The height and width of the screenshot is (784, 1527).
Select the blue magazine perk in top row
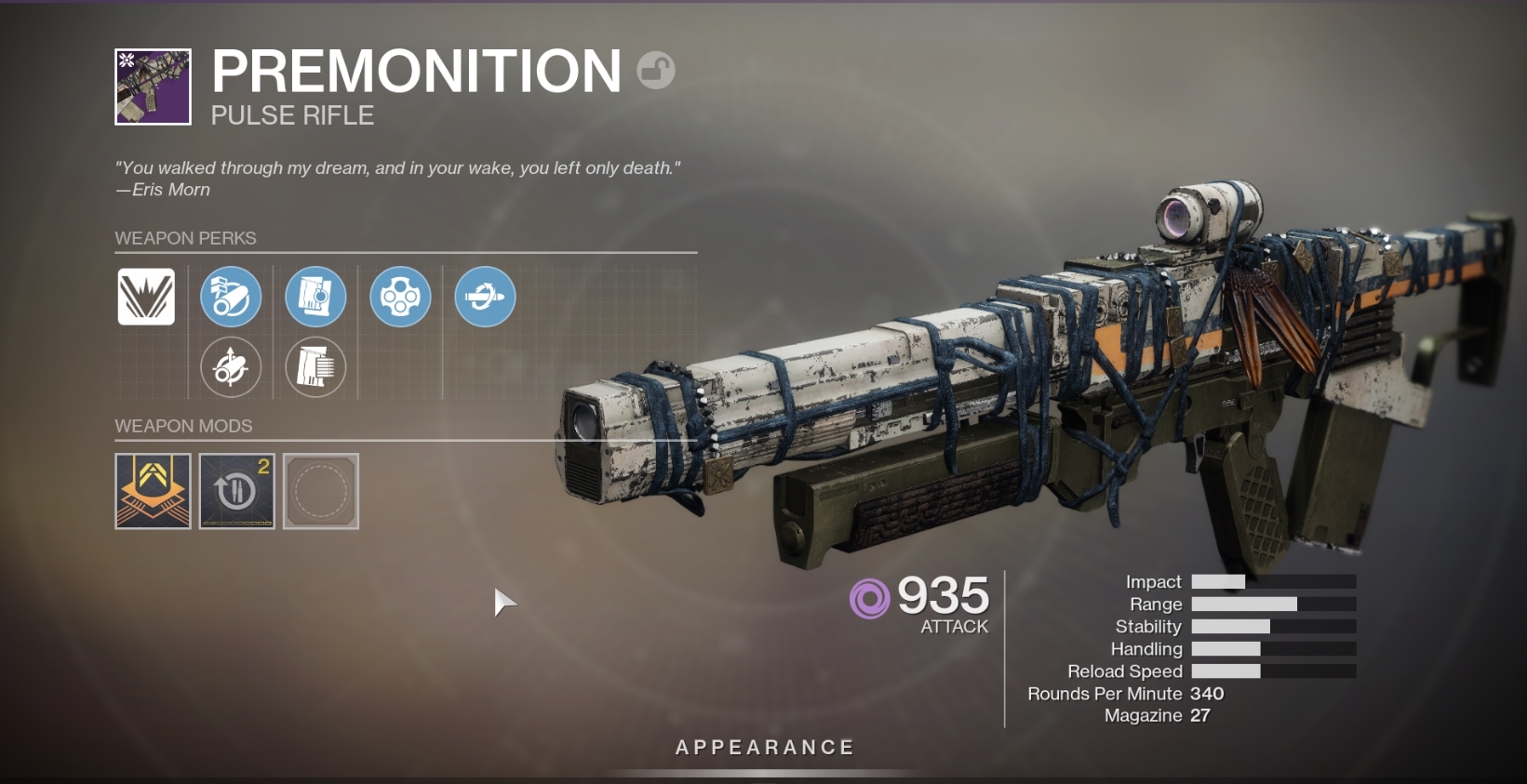(315, 297)
